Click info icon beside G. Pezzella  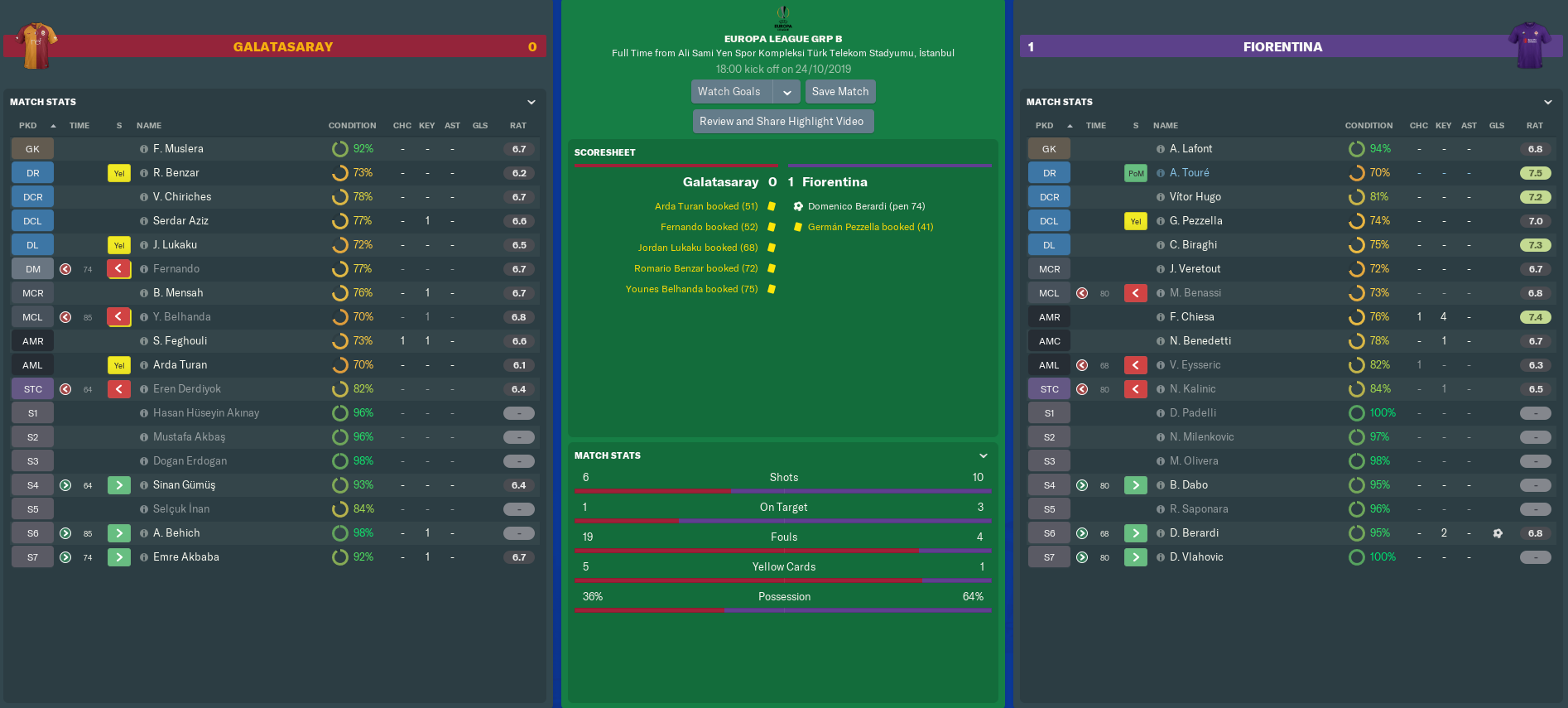point(1161,221)
